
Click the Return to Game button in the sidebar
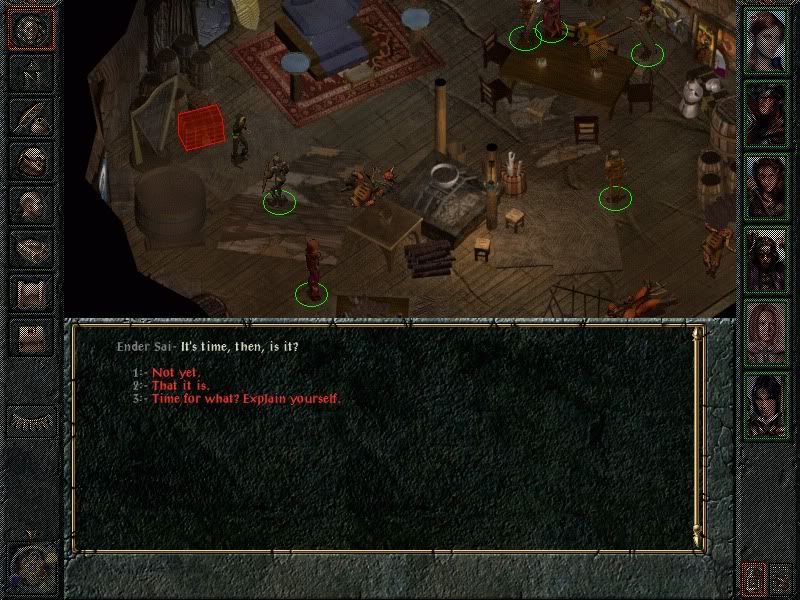(31, 30)
